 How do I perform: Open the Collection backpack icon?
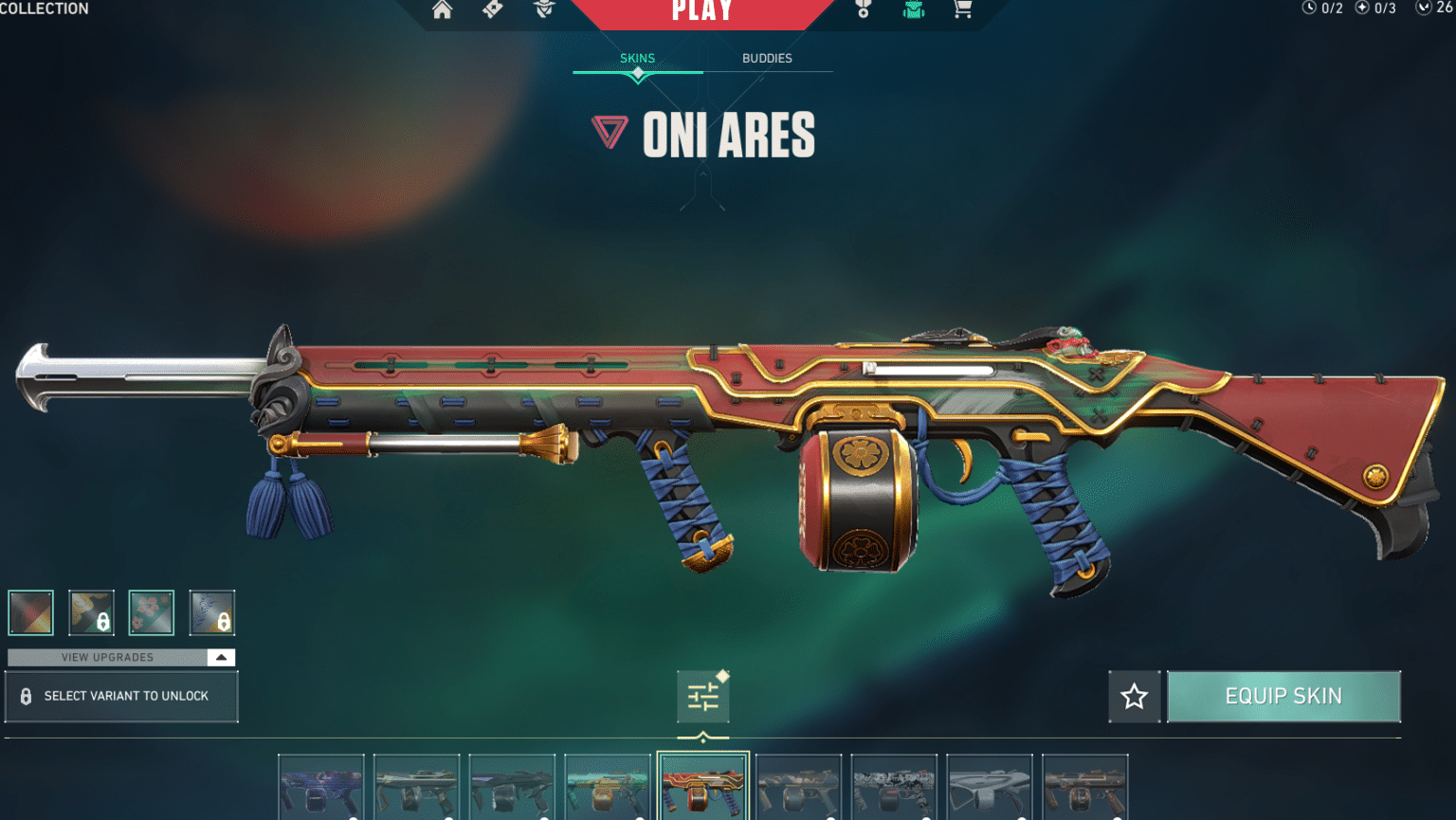(912, 9)
